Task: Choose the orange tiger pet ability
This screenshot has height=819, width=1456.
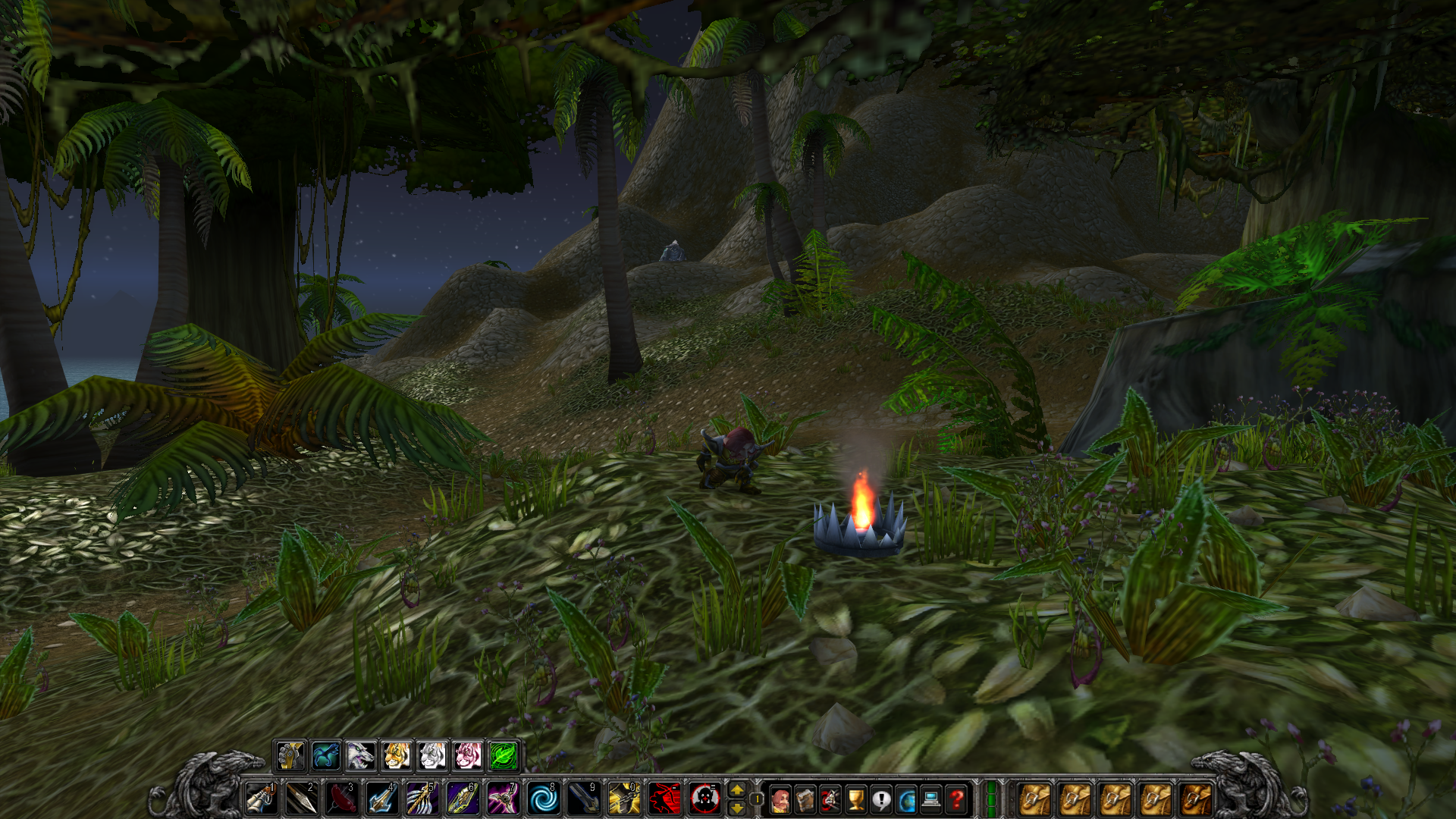Action: coord(397,755)
